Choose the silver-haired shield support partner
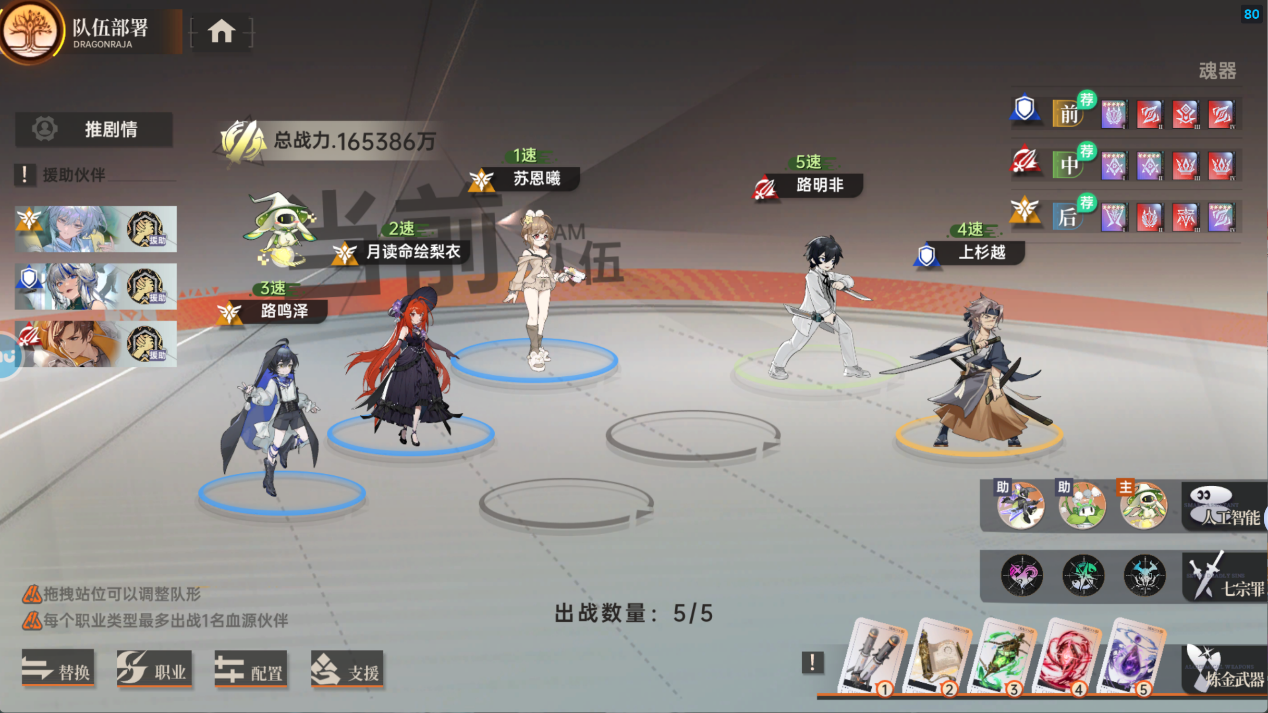The height and width of the screenshot is (713, 1268). 70,286
